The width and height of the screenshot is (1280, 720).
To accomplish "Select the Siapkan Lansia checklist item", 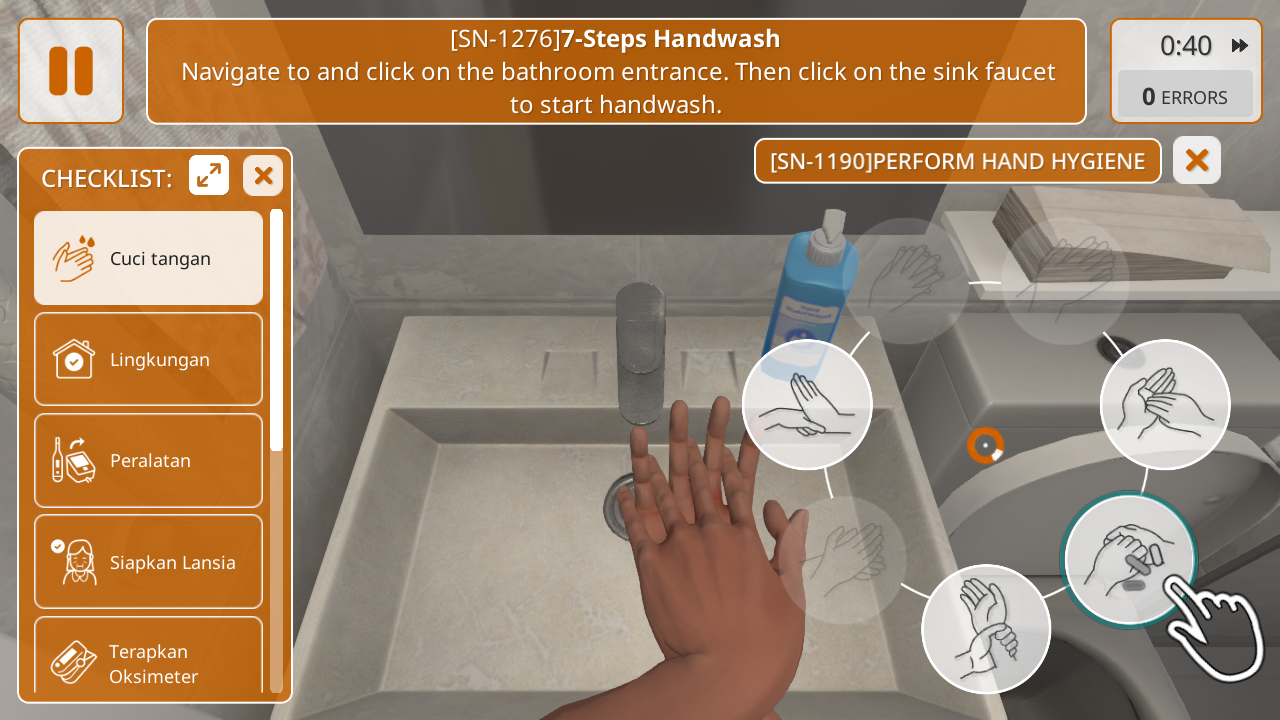I will (148, 561).
